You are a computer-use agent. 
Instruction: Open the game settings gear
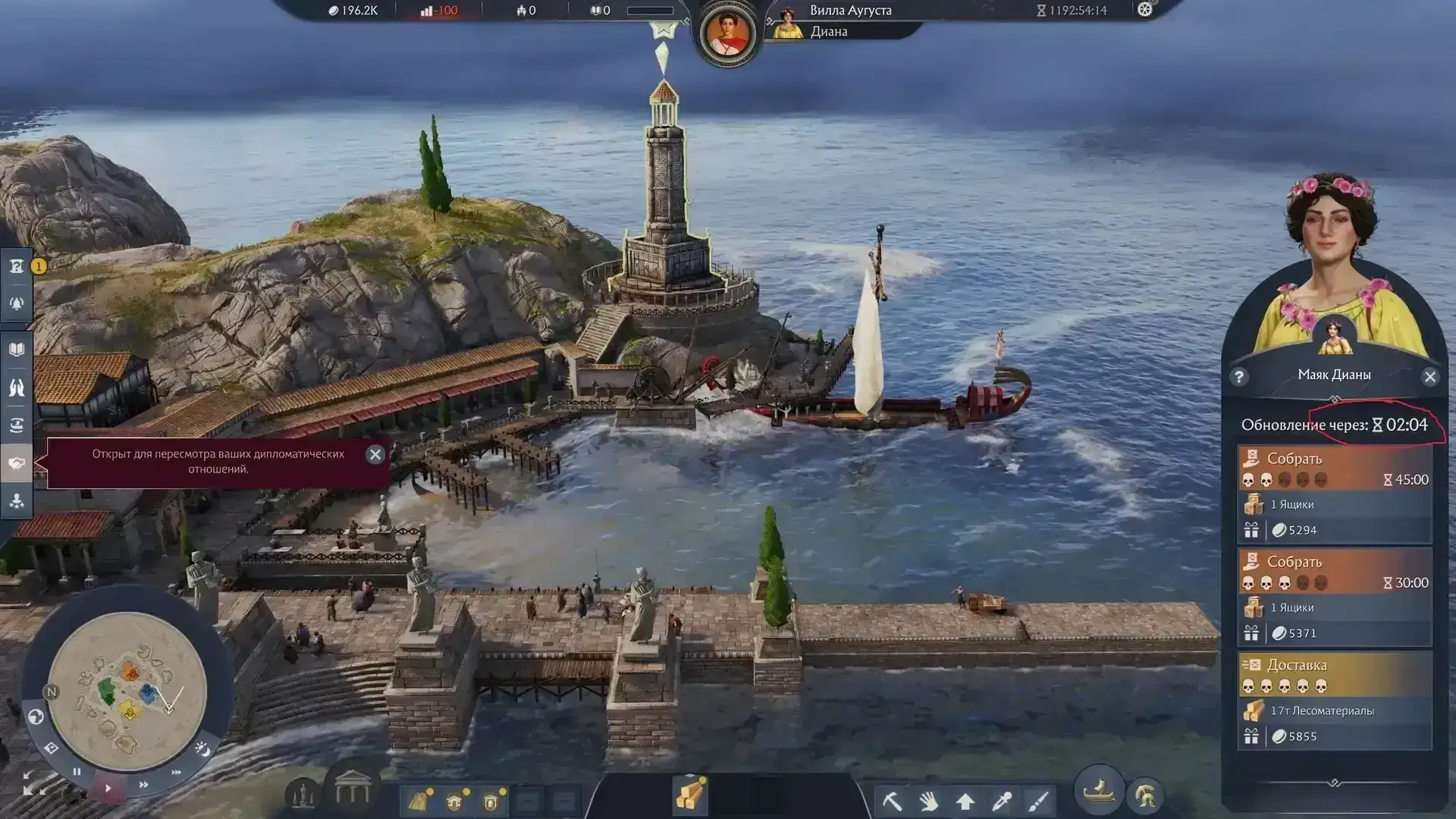pos(1144,10)
